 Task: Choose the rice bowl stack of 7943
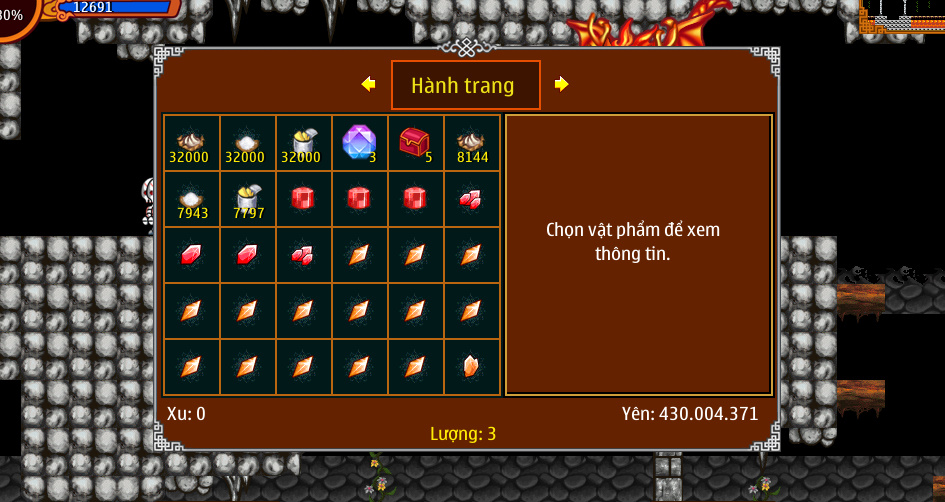[x=191, y=198]
